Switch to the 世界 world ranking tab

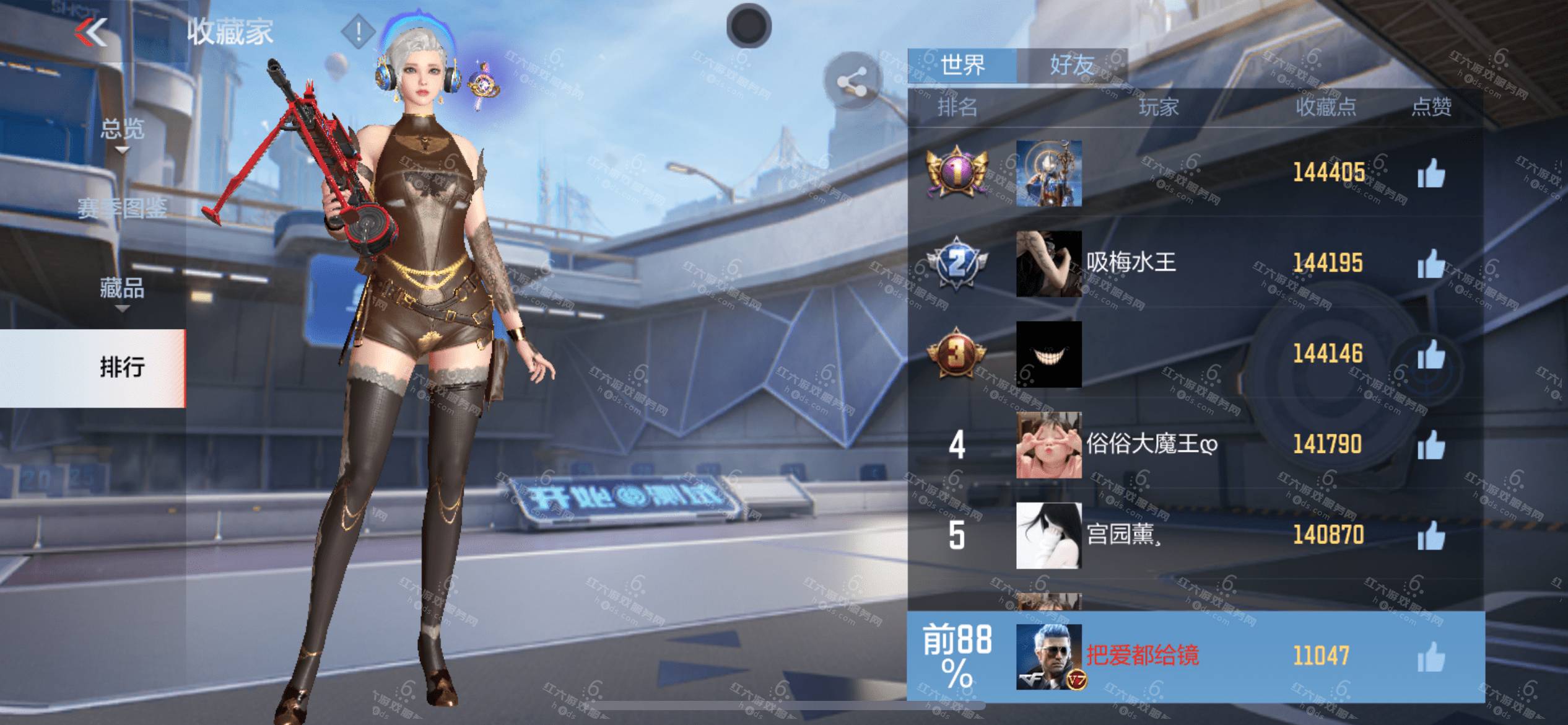point(962,65)
